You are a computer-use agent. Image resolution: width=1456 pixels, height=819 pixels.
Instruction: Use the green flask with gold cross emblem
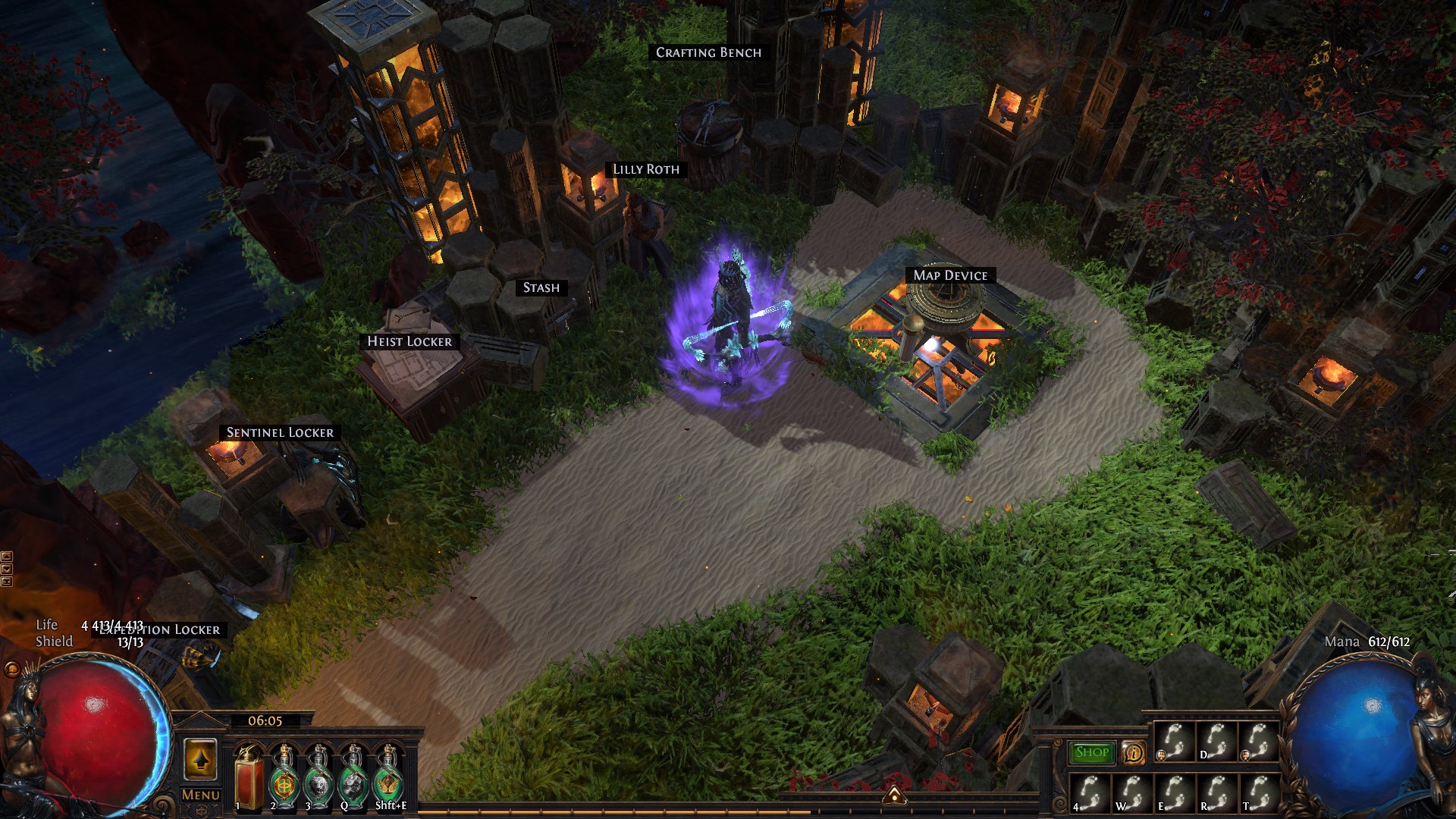(284, 779)
